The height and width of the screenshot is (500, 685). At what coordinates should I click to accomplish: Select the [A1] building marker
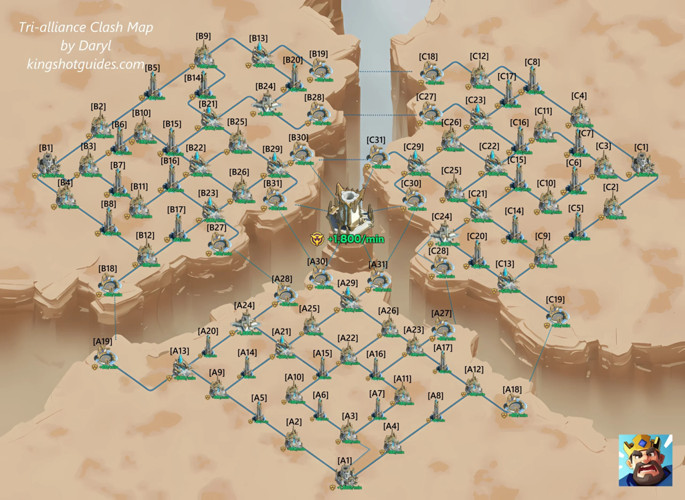tap(345, 477)
